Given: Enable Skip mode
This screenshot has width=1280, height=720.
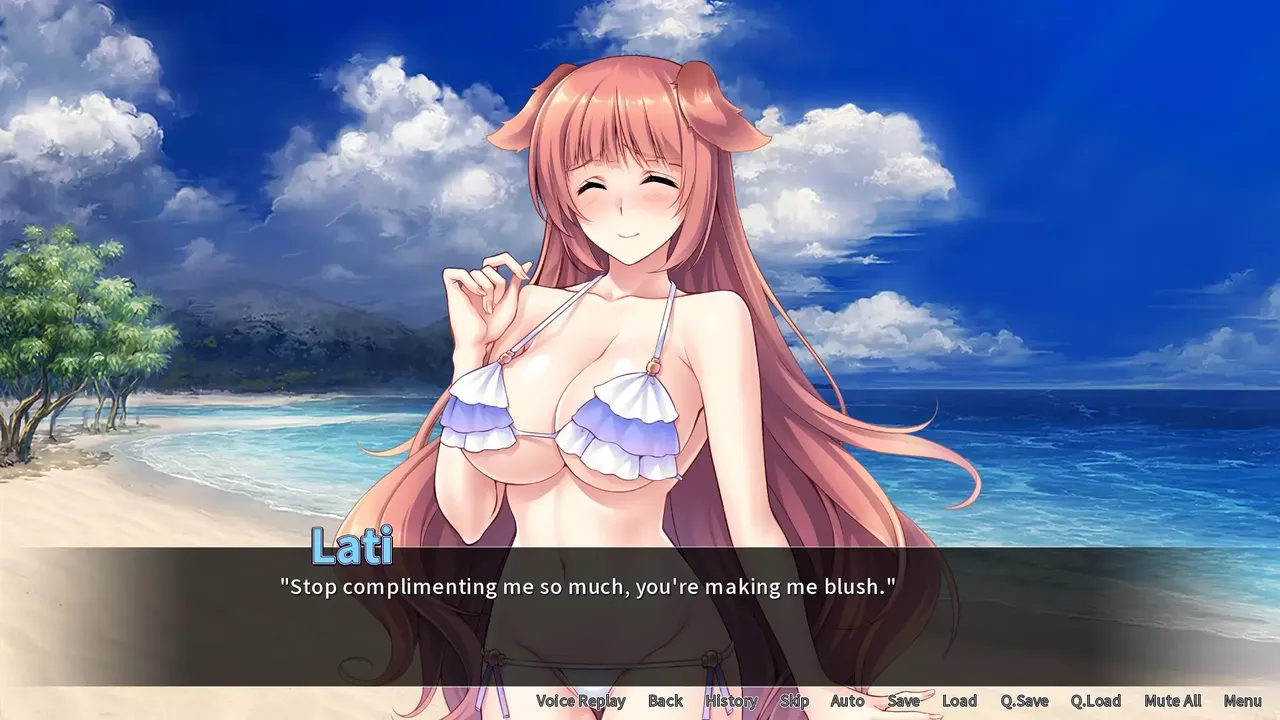Looking at the screenshot, I should pyautogui.click(x=794, y=701).
